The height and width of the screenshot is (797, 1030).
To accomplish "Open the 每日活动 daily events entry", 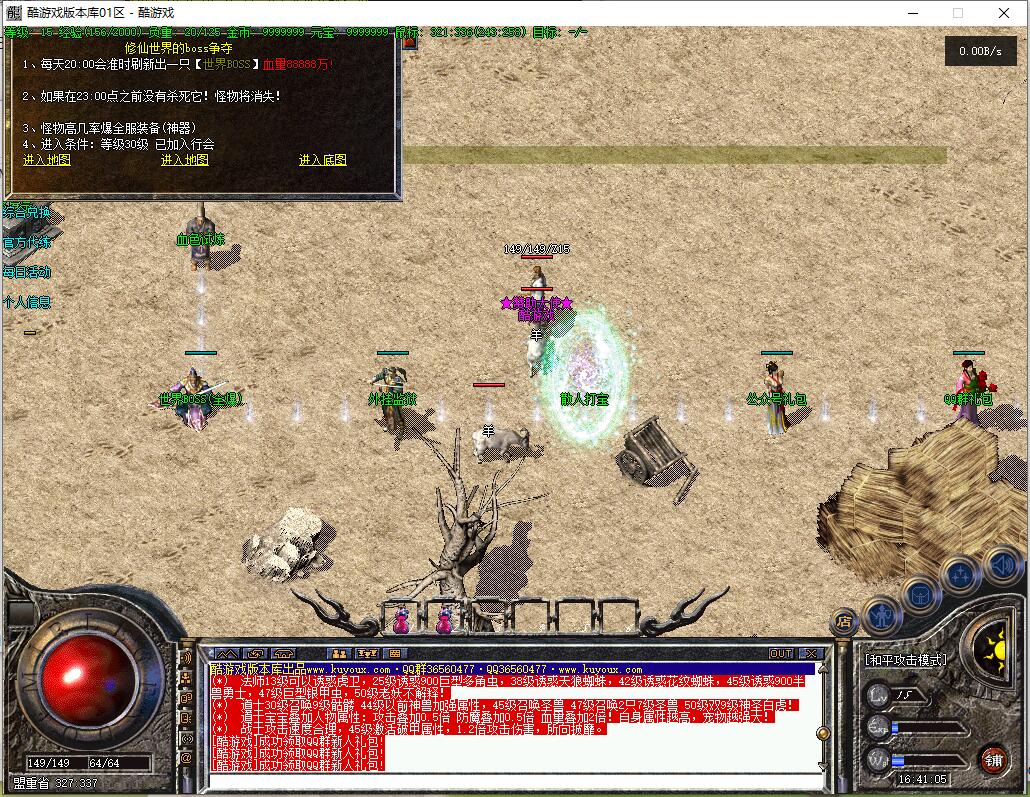I will click(x=27, y=272).
